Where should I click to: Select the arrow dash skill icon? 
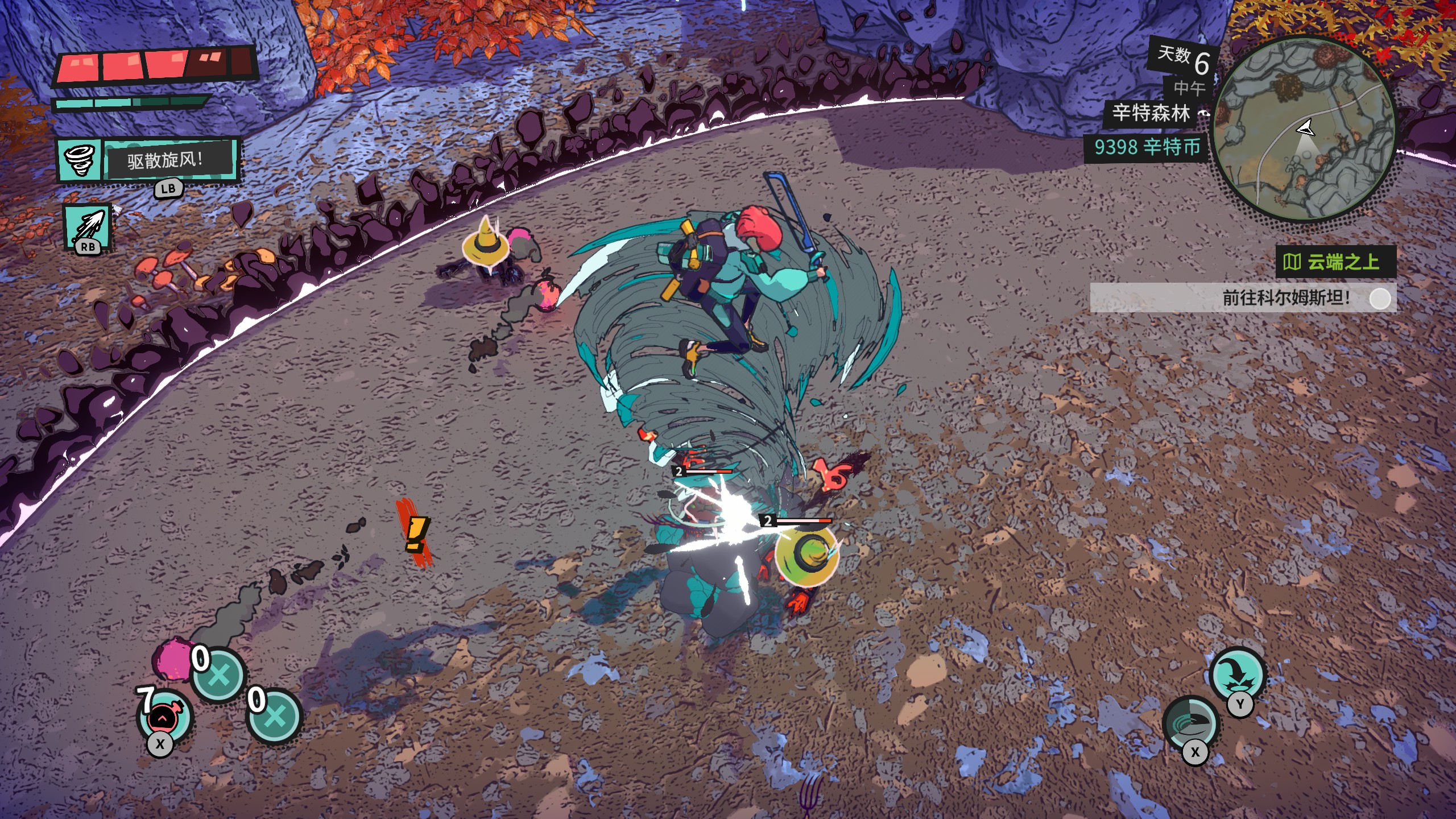click(x=88, y=226)
